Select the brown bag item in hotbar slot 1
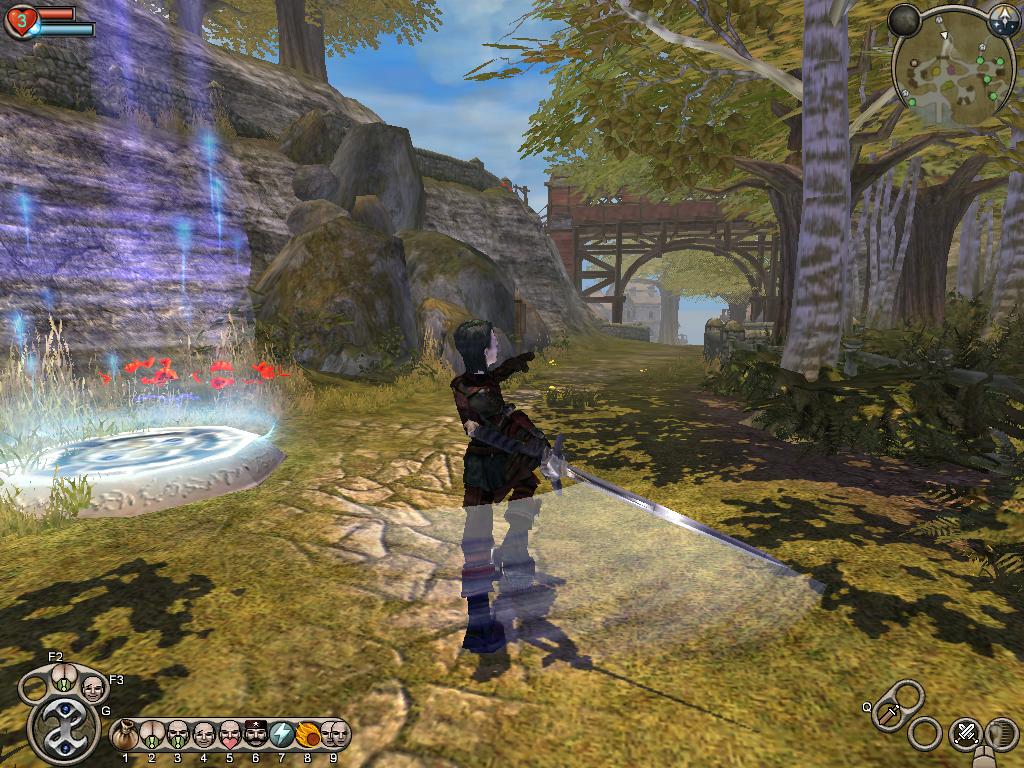 pos(125,736)
